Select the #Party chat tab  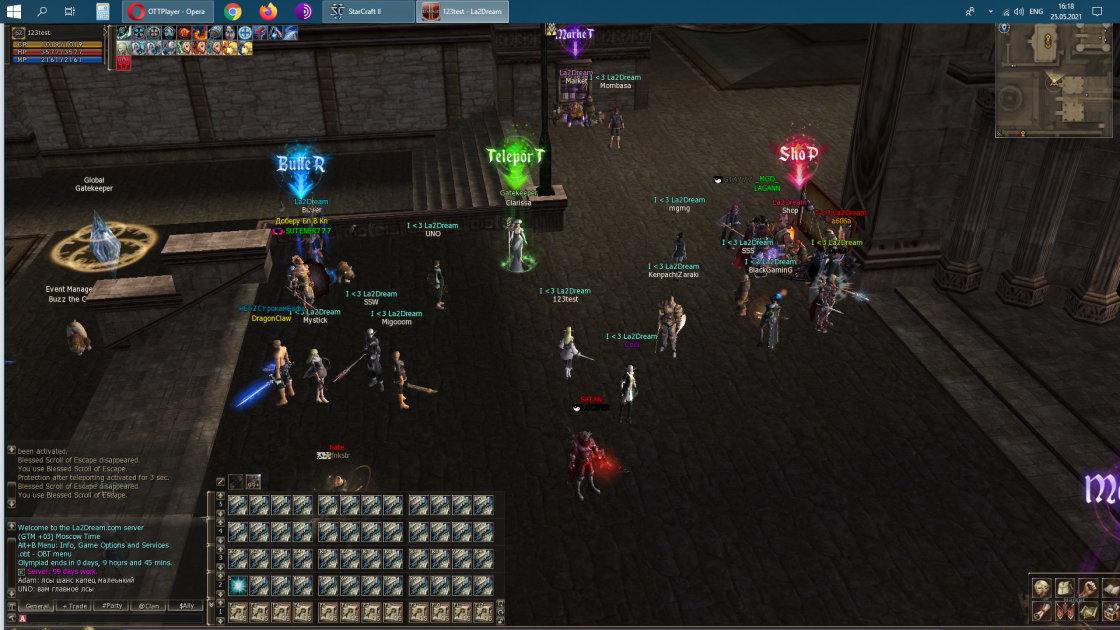(x=112, y=606)
